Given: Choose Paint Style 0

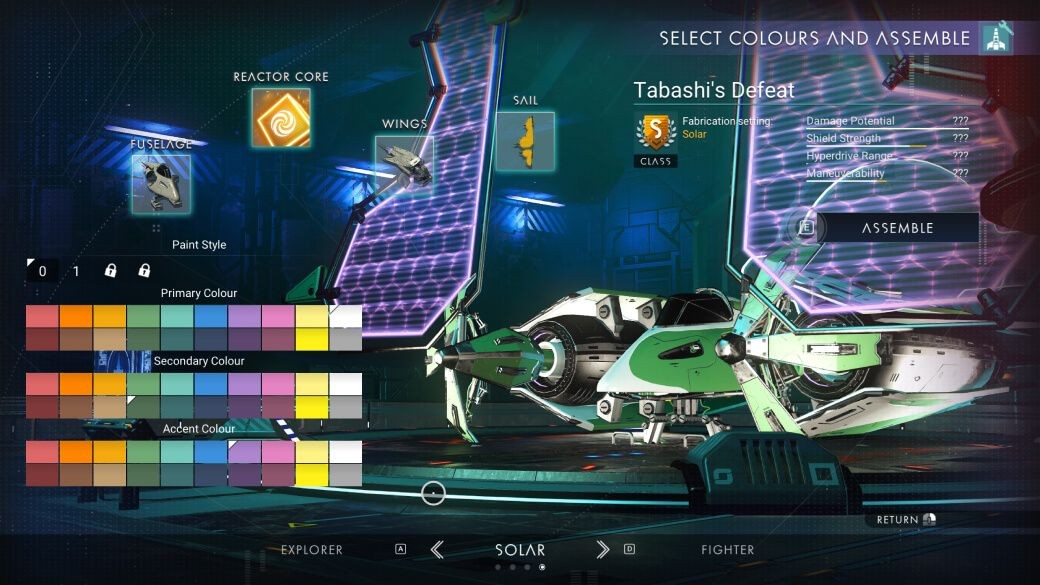Looking at the screenshot, I should click(x=42, y=271).
